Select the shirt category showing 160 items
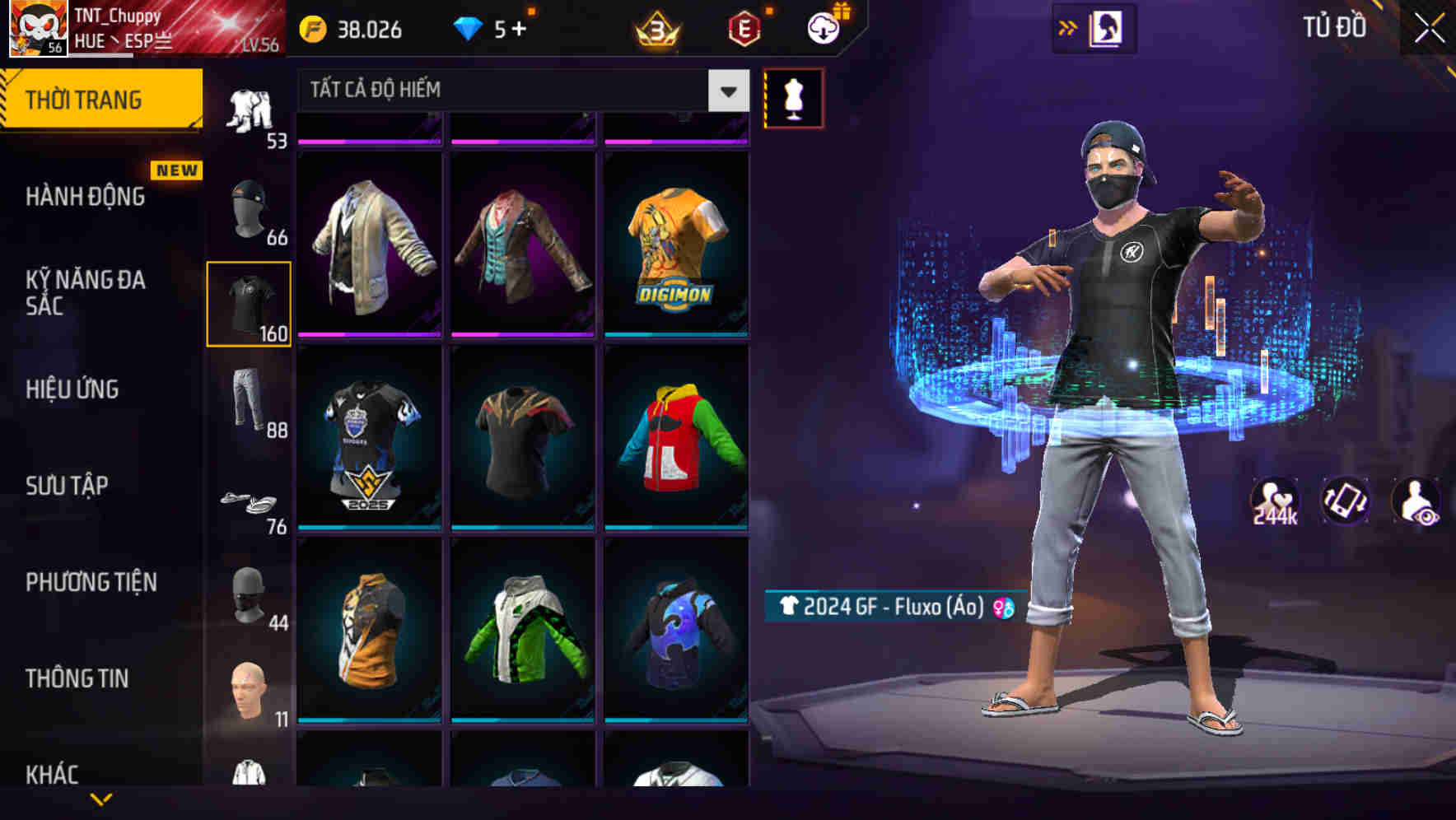Image resolution: width=1456 pixels, height=820 pixels. coord(249,302)
